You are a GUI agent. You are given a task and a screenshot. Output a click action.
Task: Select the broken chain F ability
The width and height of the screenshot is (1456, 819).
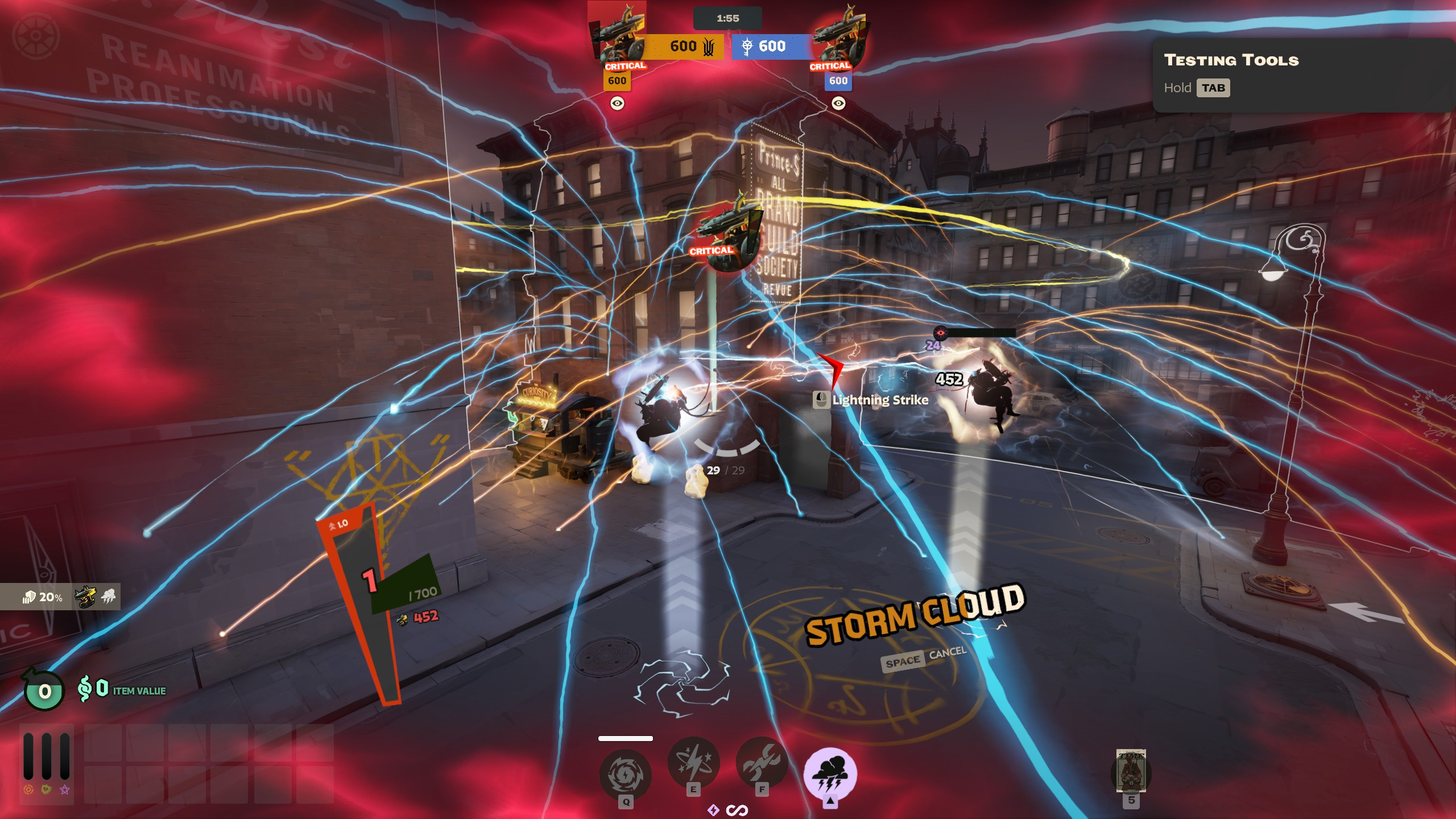pyautogui.click(x=762, y=763)
